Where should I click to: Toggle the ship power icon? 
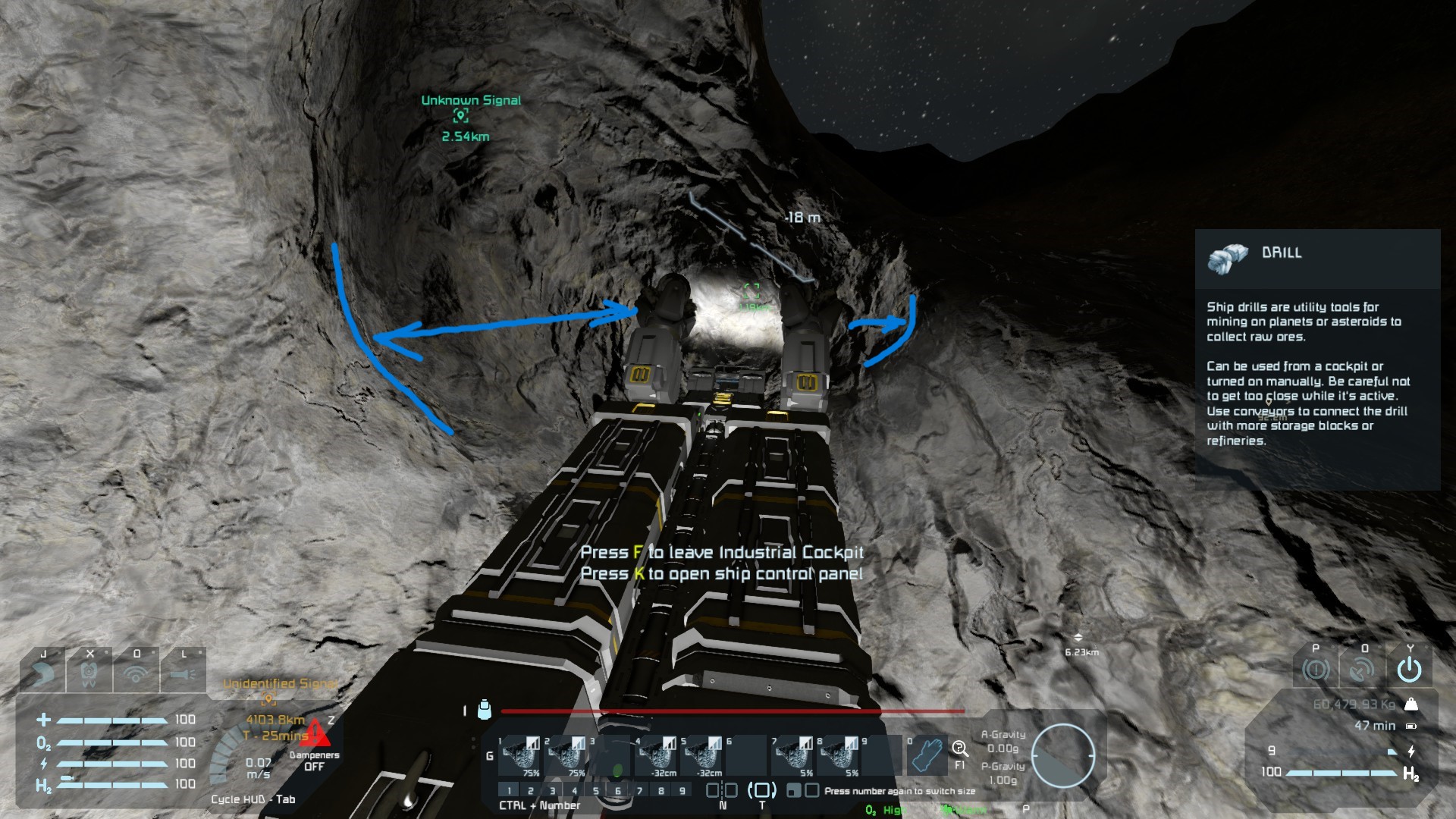click(1409, 670)
